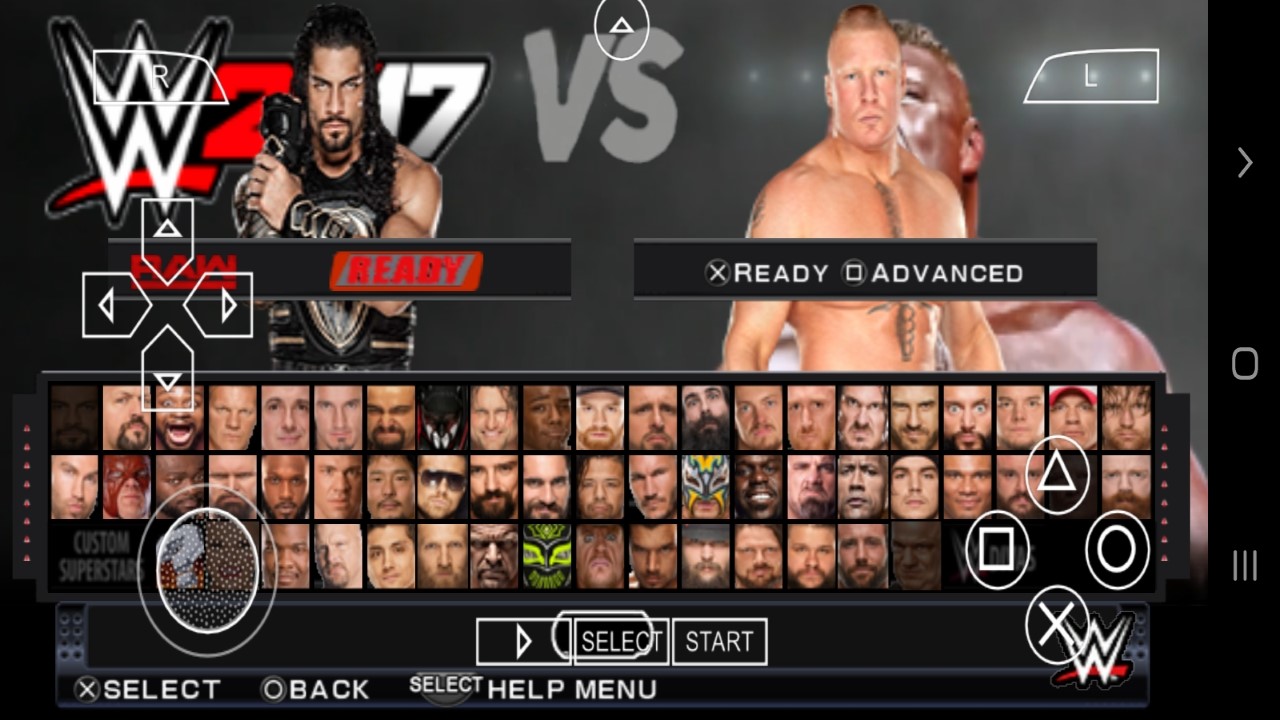Tap the L shoulder button
Image resolution: width=1280 pixels, height=720 pixels.
1091,77
